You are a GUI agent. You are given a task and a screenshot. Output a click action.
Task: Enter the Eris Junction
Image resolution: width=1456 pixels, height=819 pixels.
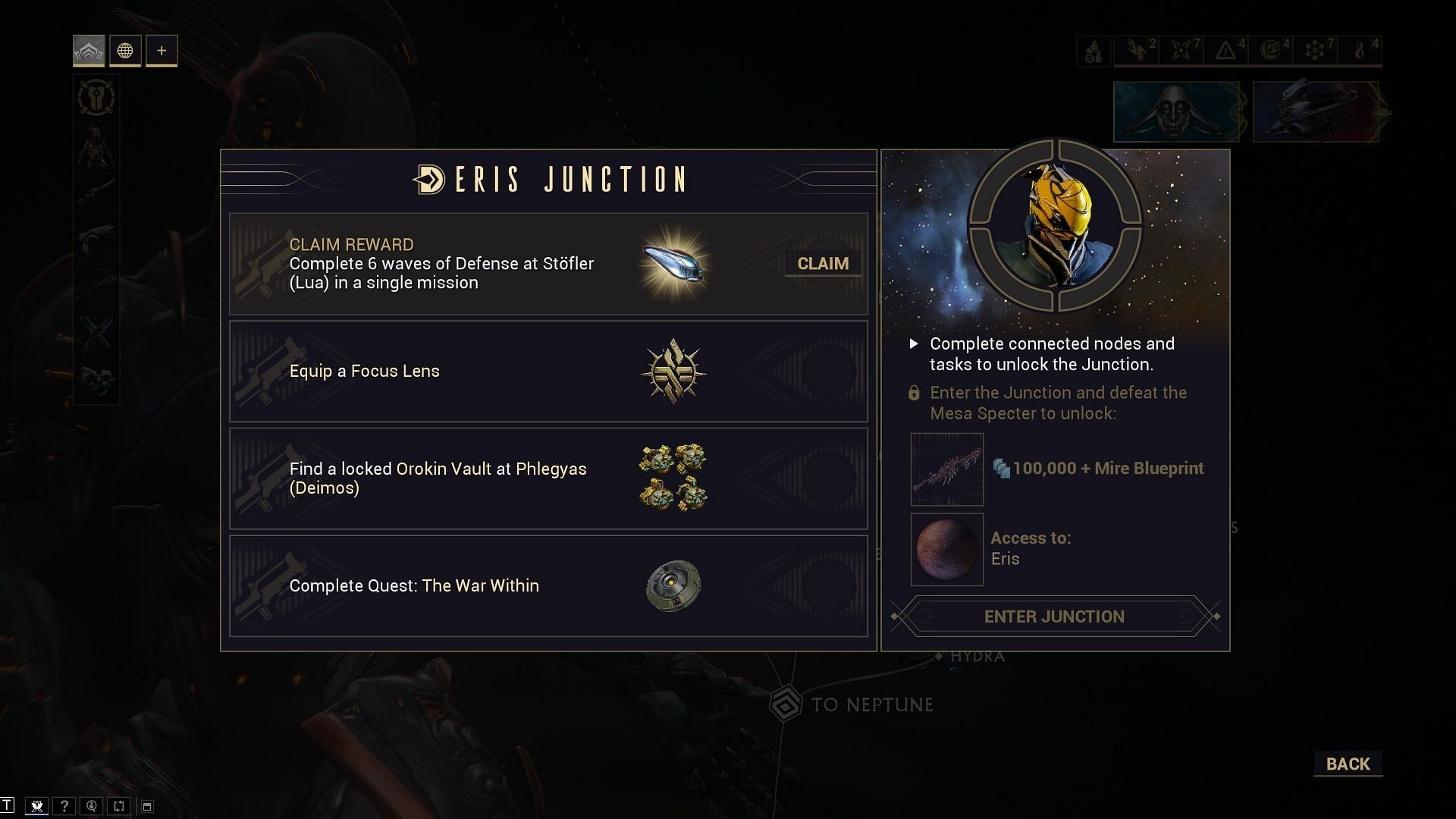coord(1054,617)
